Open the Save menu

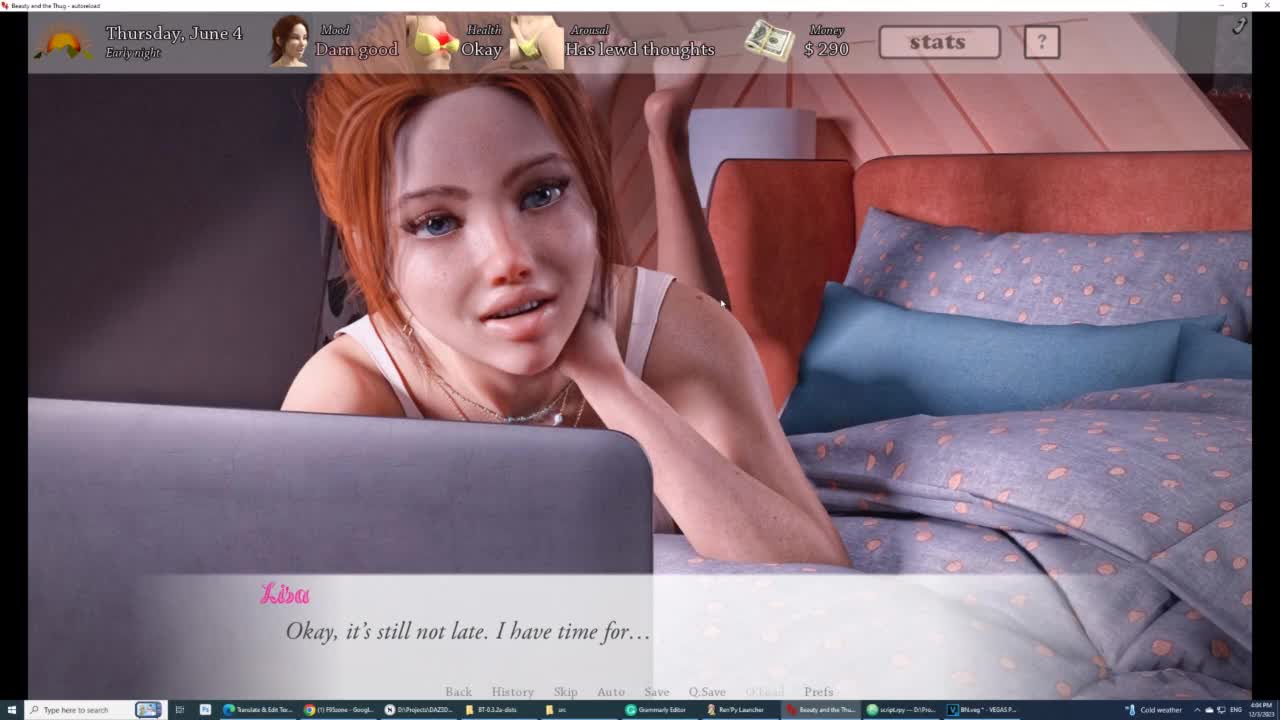click(656, 692)
